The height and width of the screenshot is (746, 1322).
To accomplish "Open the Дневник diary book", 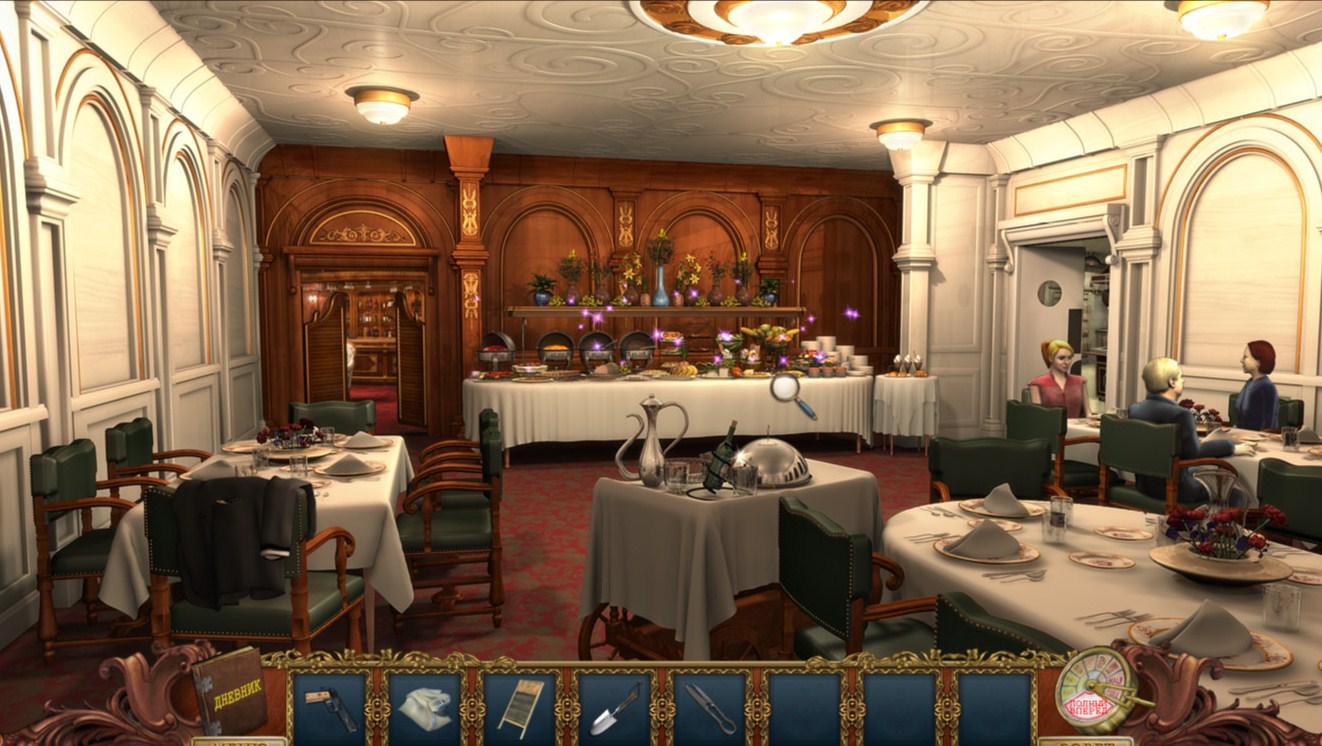I will [x=229, y=691].
